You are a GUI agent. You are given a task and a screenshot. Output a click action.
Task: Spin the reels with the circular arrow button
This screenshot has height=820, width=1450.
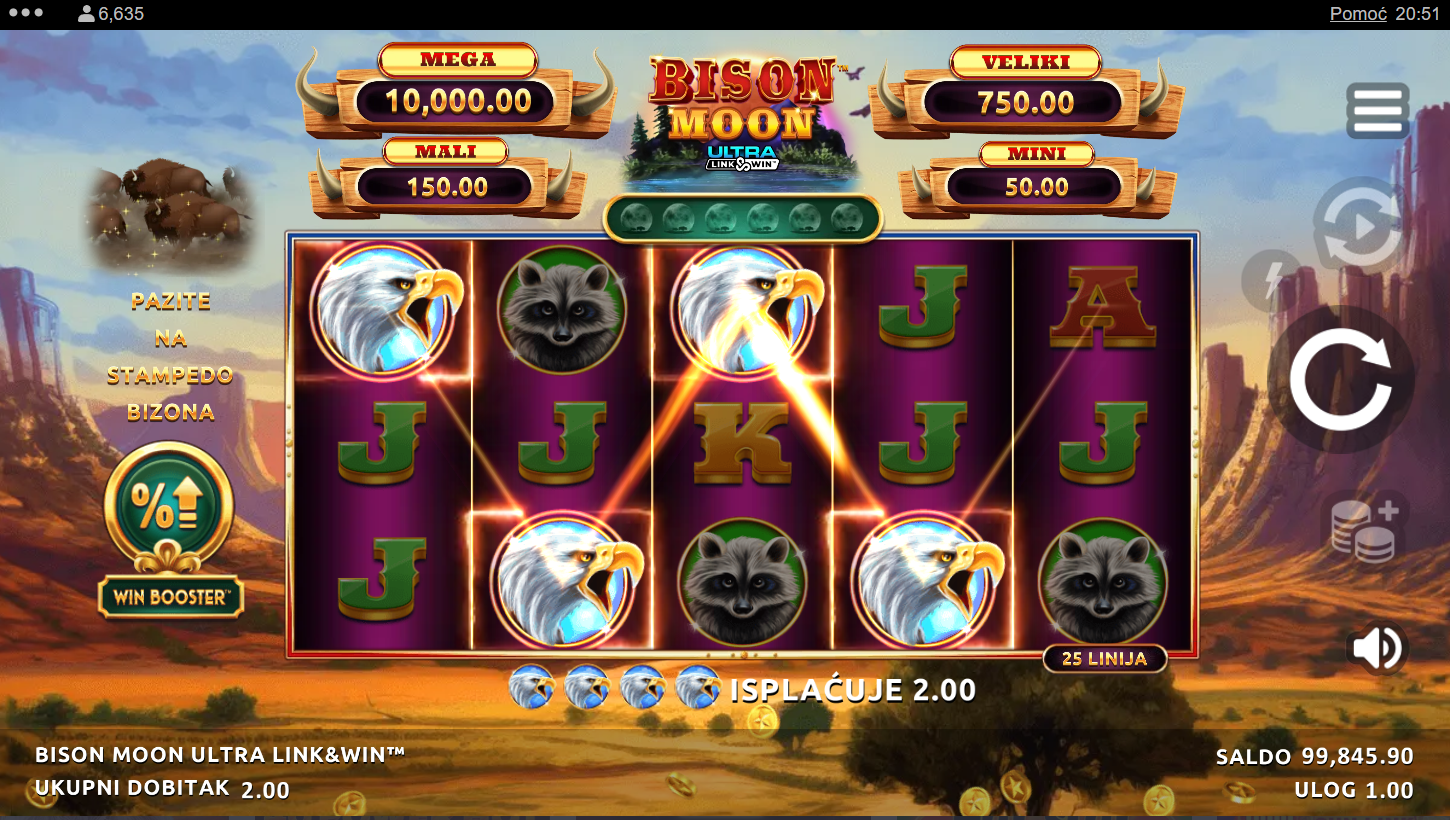pyautogui.click(x=1340, y=380)
